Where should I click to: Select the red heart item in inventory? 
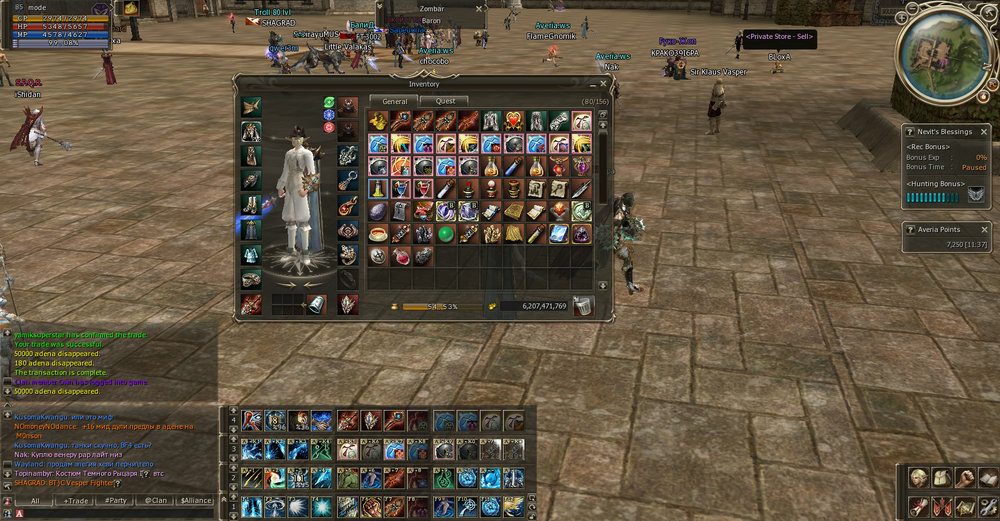[513, 121]
